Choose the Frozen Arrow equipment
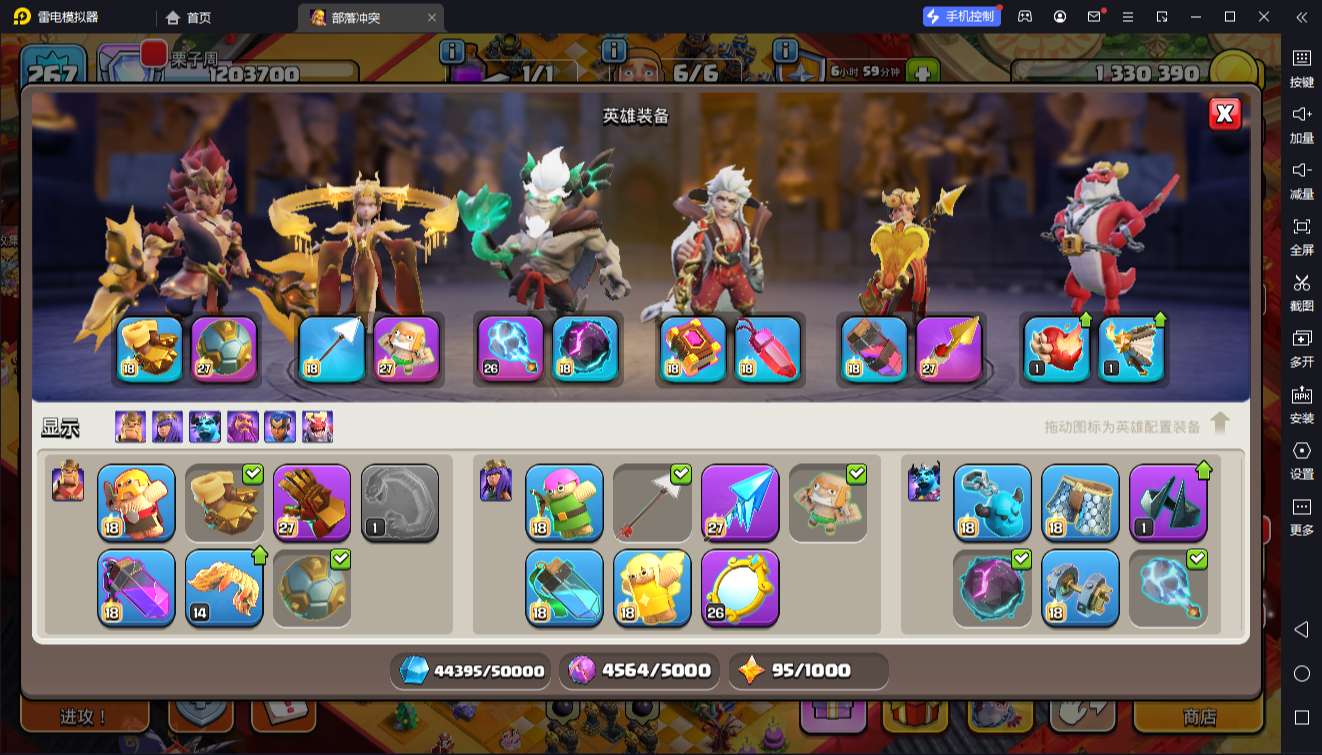Image resolution: width=1322 pixels, height=755 pixels. point(740,502)
